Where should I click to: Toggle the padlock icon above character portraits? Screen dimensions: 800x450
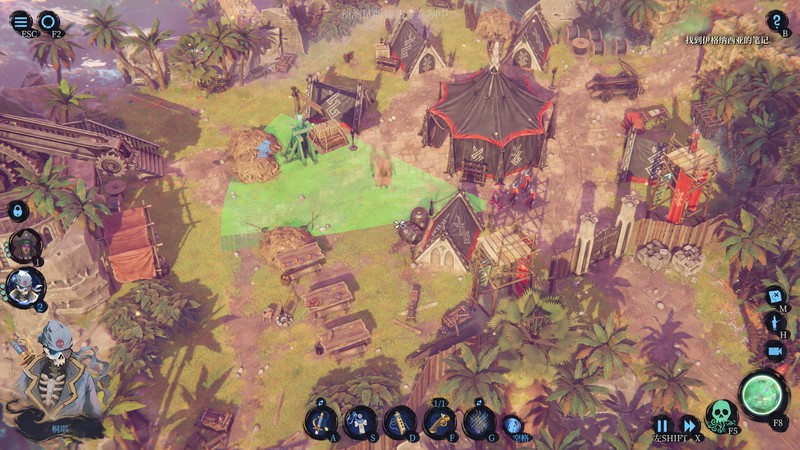pos(18,210)
